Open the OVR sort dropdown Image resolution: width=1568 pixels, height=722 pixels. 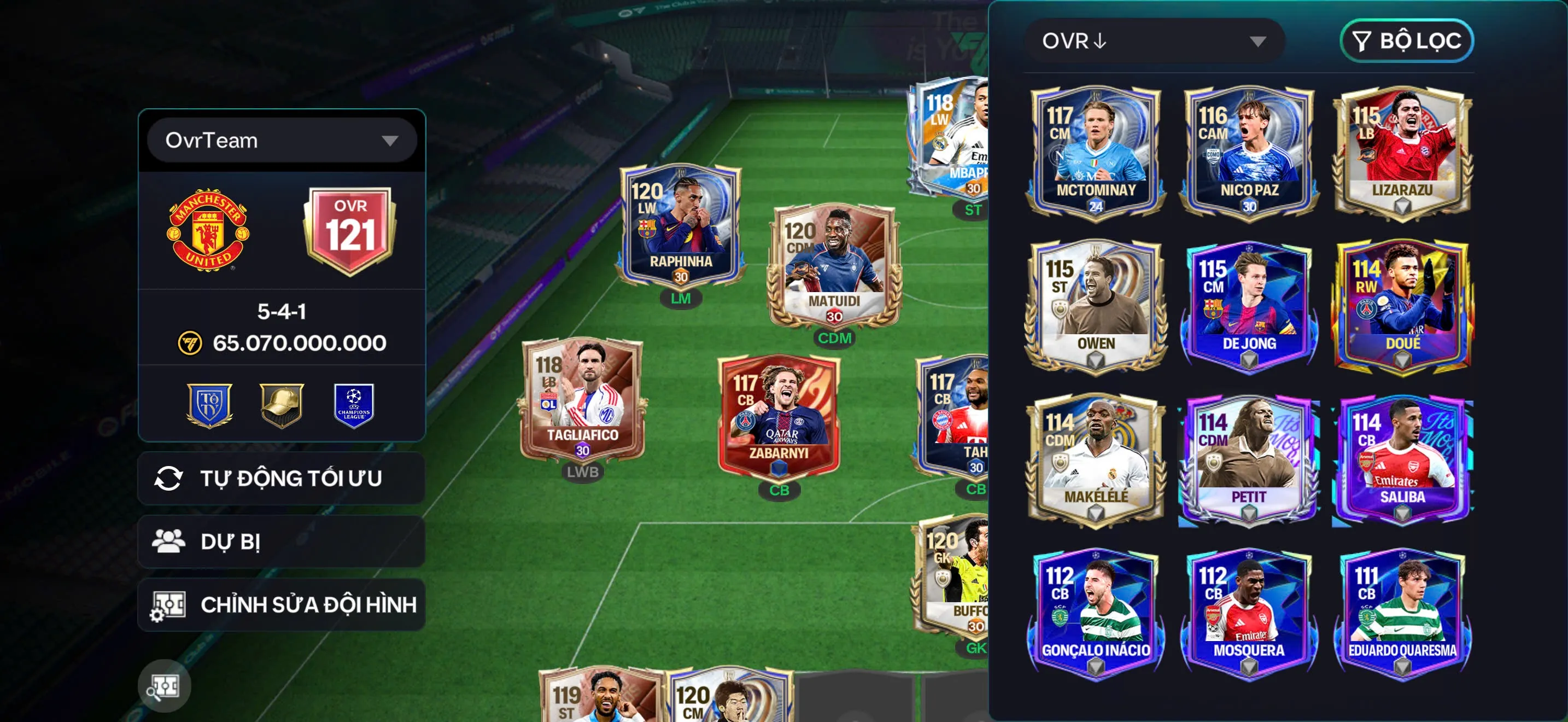pyautogui.click(x=1154, y=41)
